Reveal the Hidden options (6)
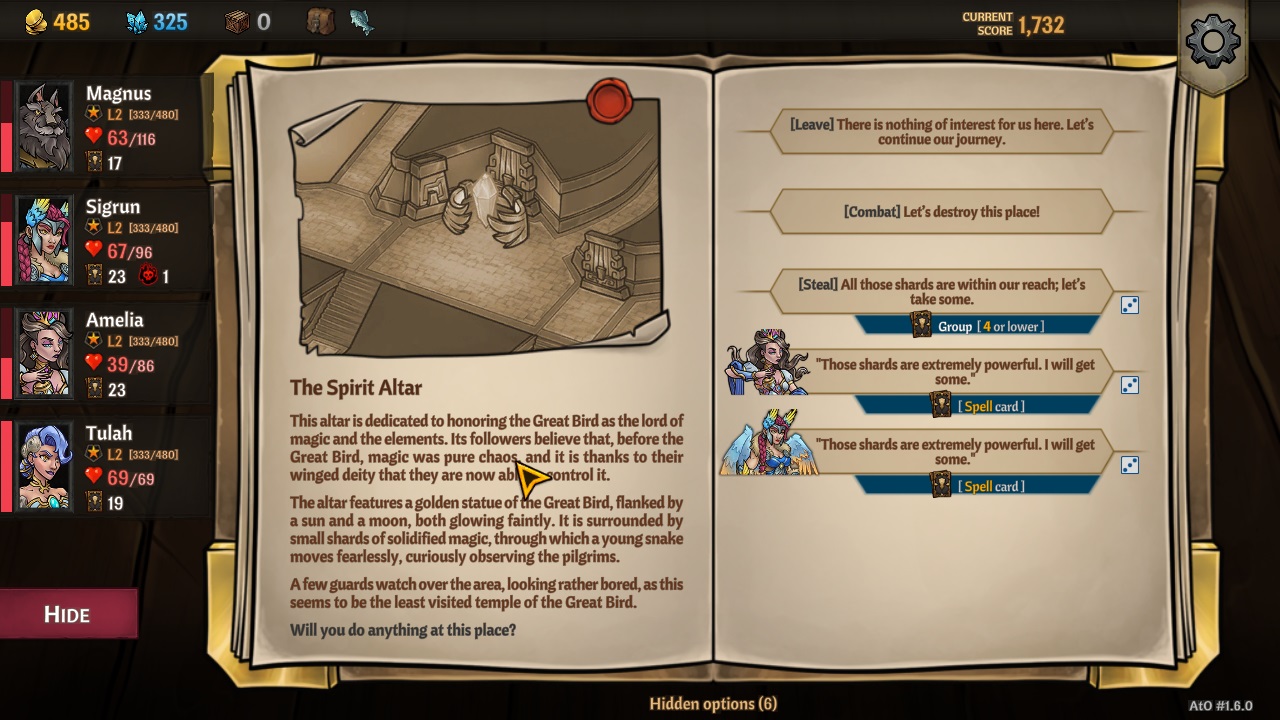This screenshot has width=1280, height=720. [x=714, y=704]
